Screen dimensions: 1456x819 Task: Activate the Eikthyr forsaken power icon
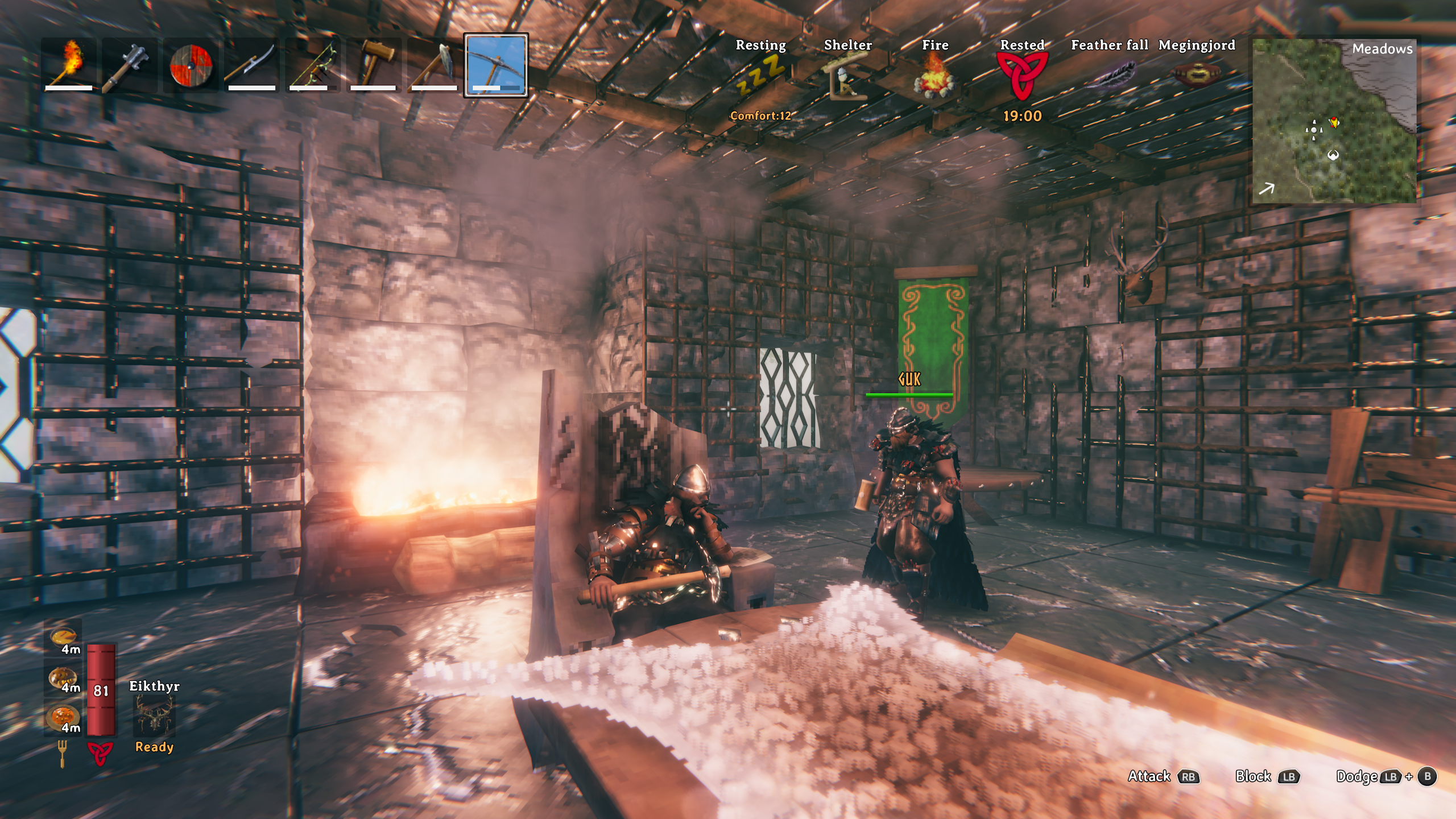coord(154,716)
